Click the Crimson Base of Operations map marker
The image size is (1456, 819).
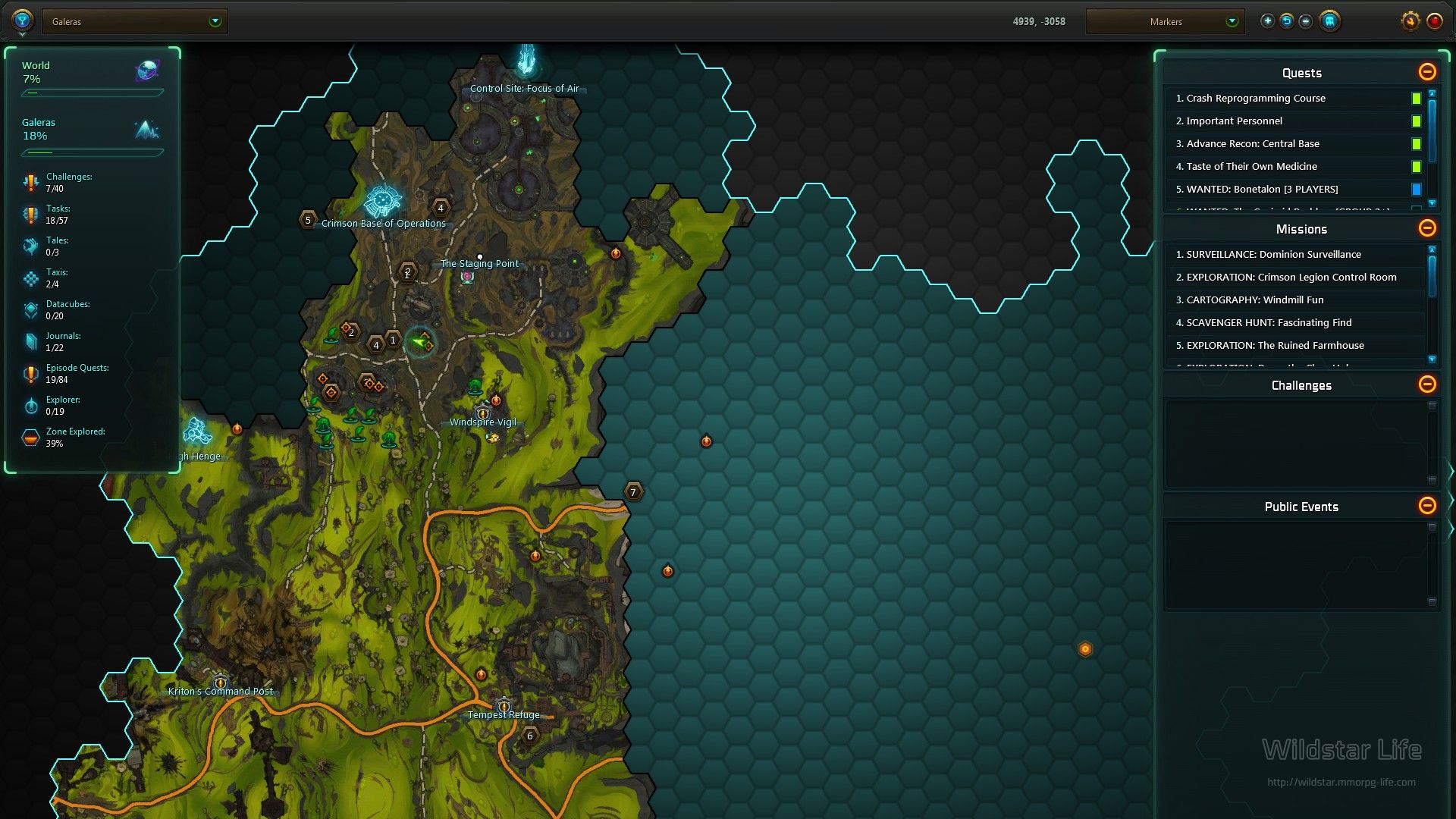click(x=382, y=202)
